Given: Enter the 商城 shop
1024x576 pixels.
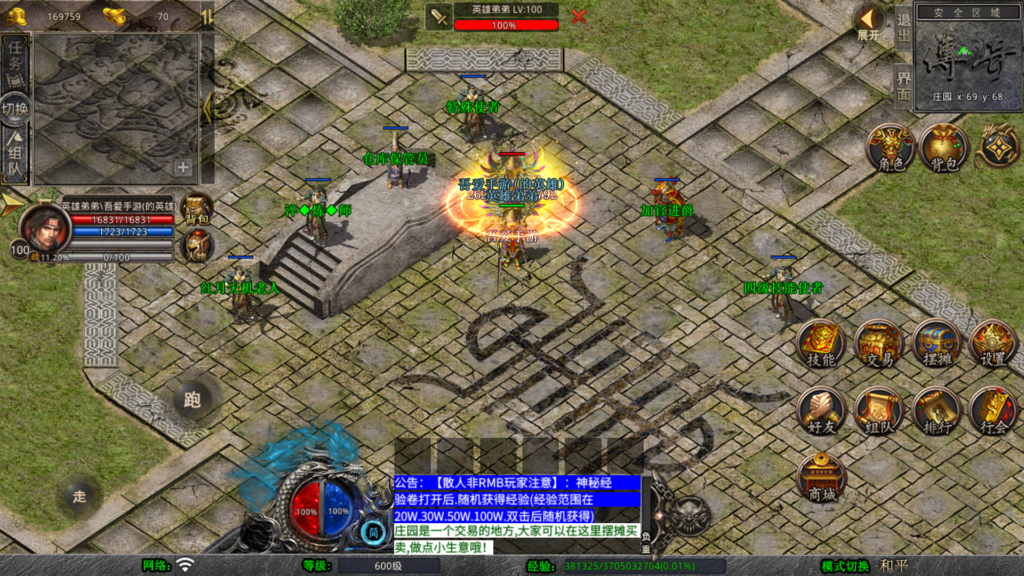Looking at the screenshot, I should [x=821, y=477].
